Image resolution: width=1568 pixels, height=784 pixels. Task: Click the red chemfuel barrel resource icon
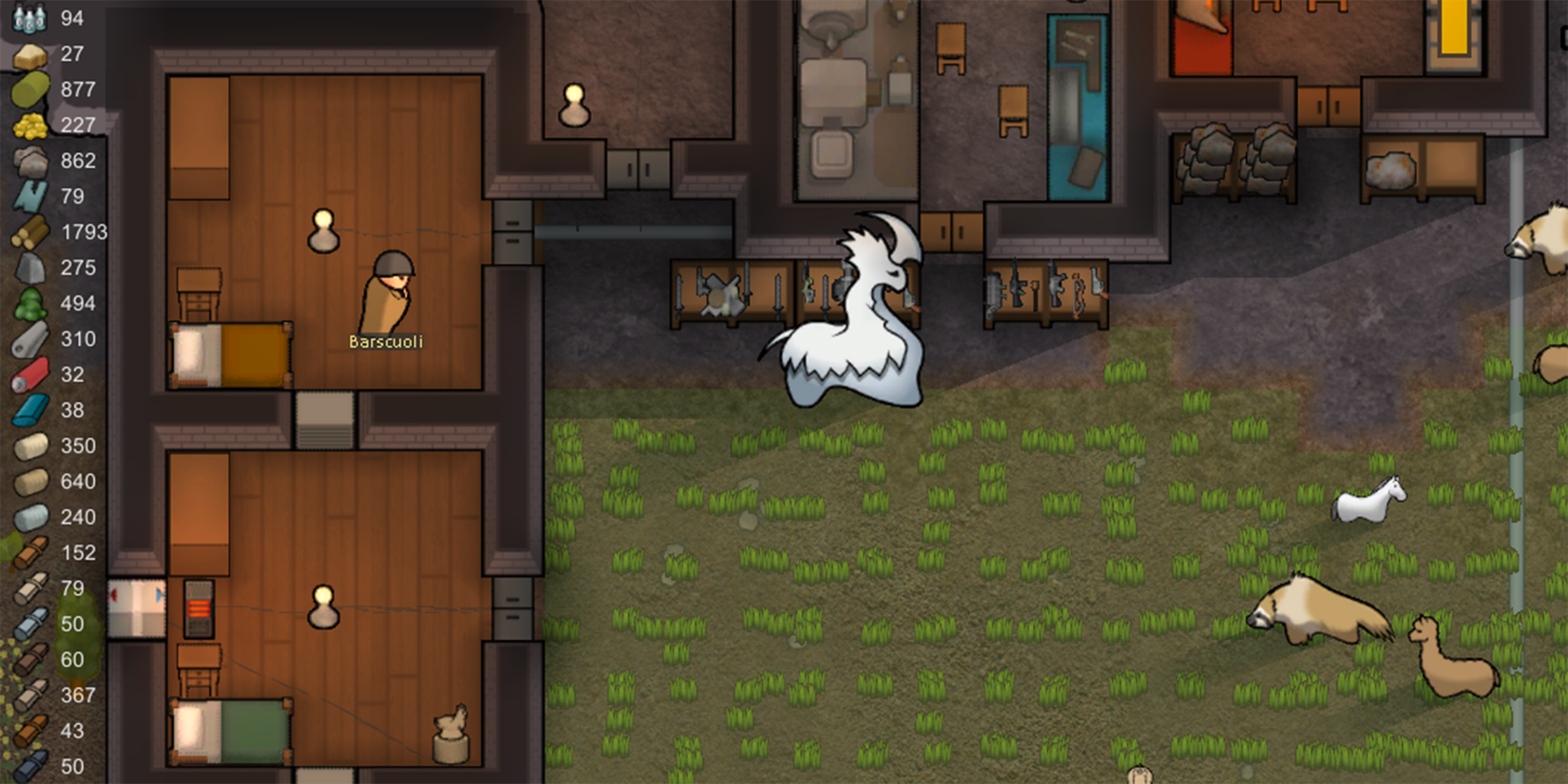(x=29, y=374)
